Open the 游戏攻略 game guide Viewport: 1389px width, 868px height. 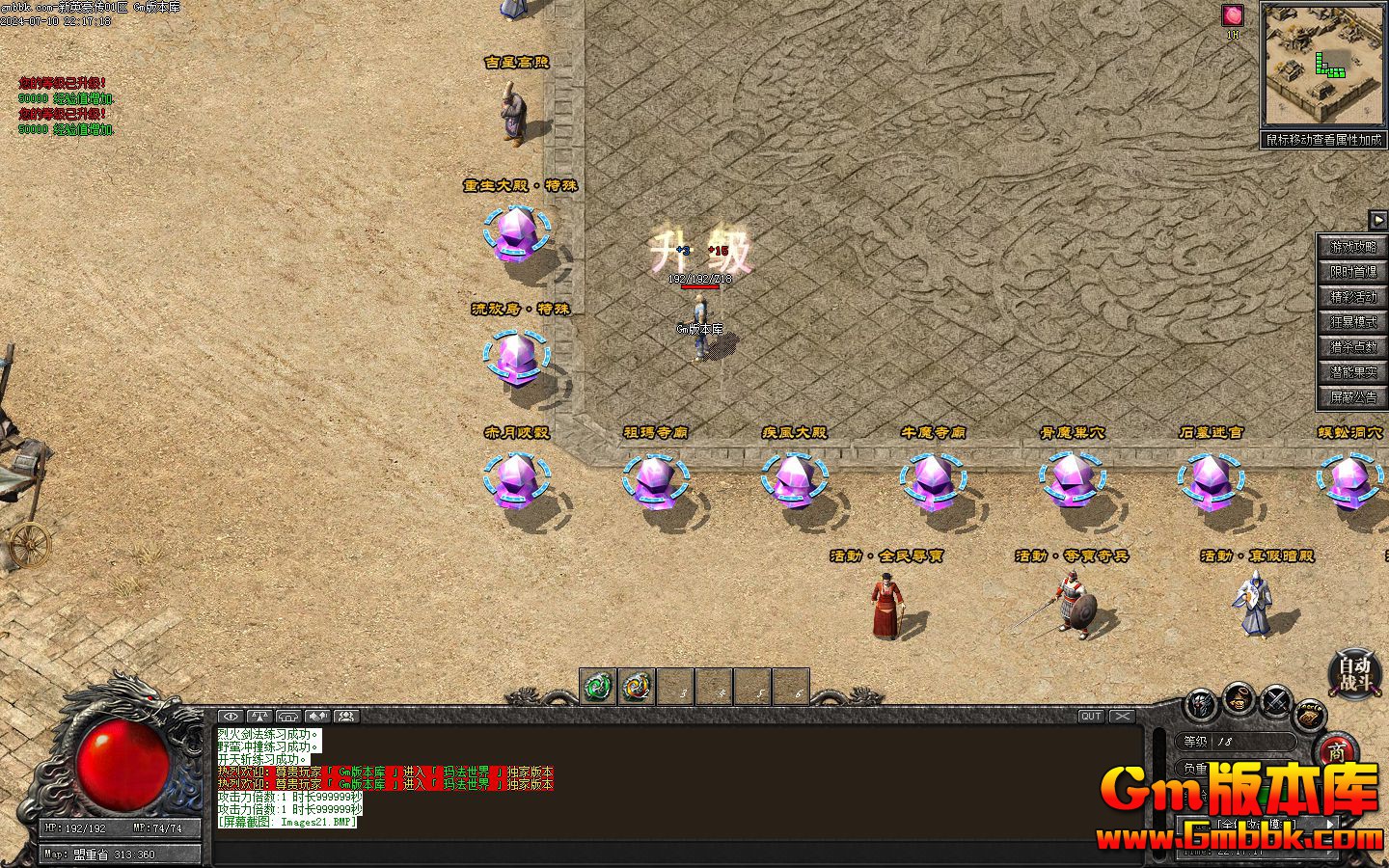[1353, 247]
